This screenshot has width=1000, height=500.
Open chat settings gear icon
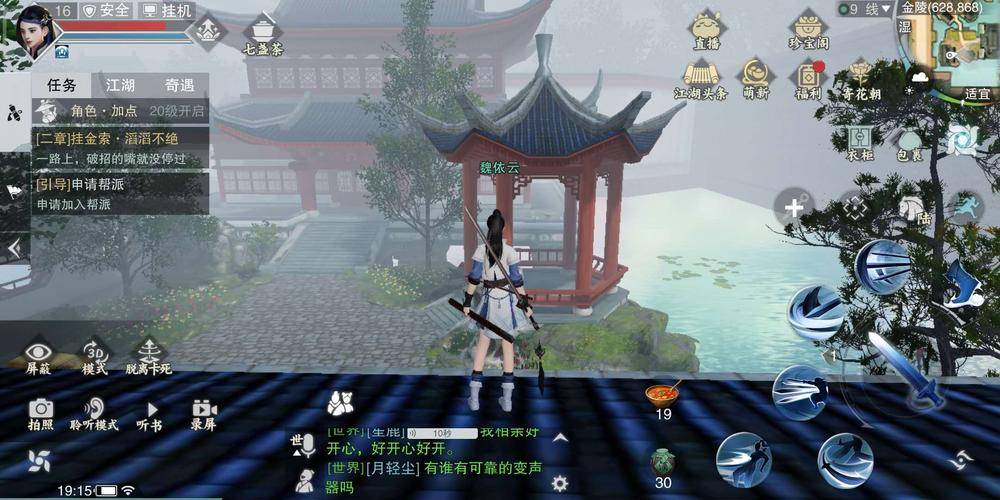pos(560,482)
